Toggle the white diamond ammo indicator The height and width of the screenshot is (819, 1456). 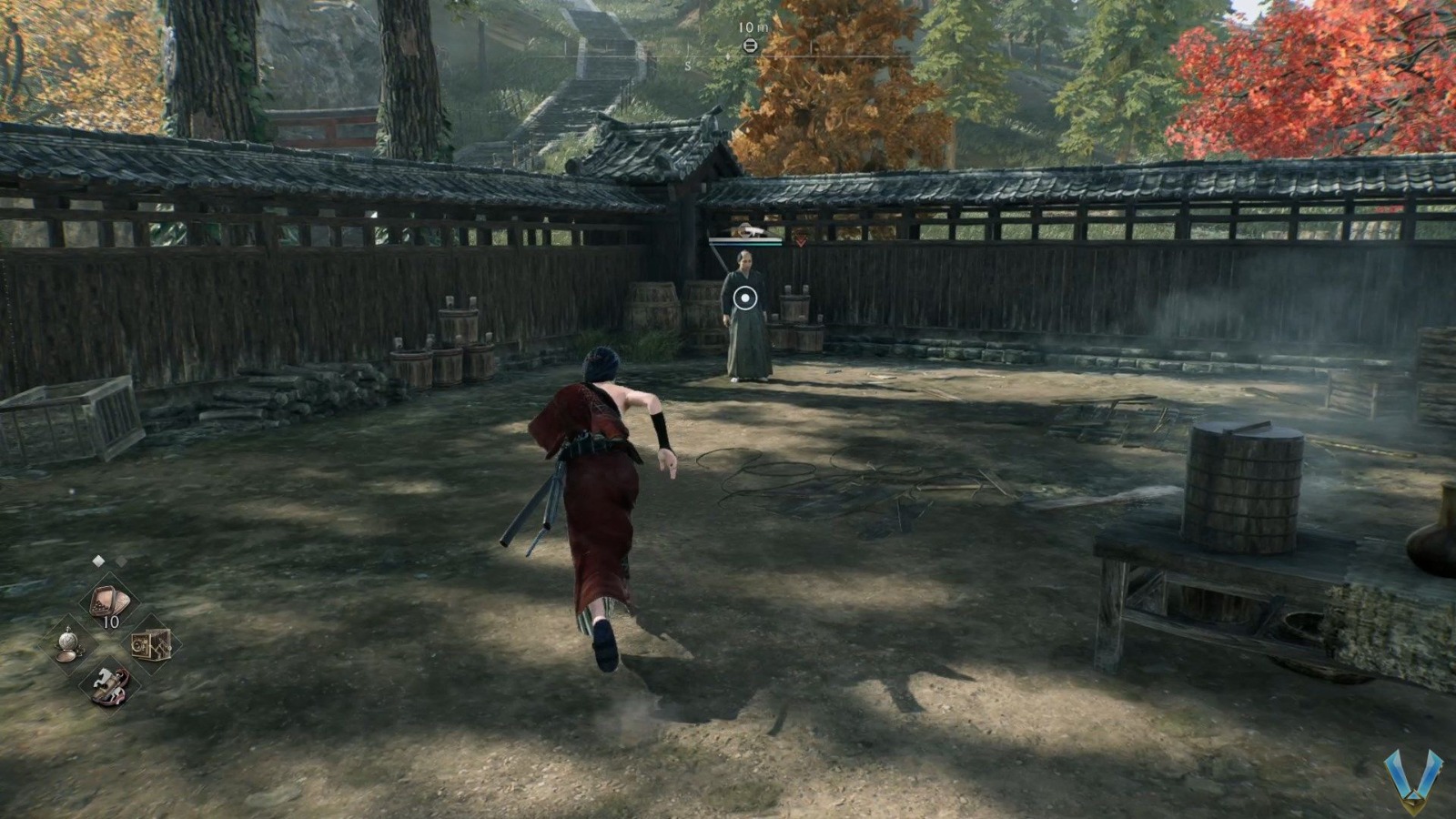pyautogui.click(x=98, y=562)
